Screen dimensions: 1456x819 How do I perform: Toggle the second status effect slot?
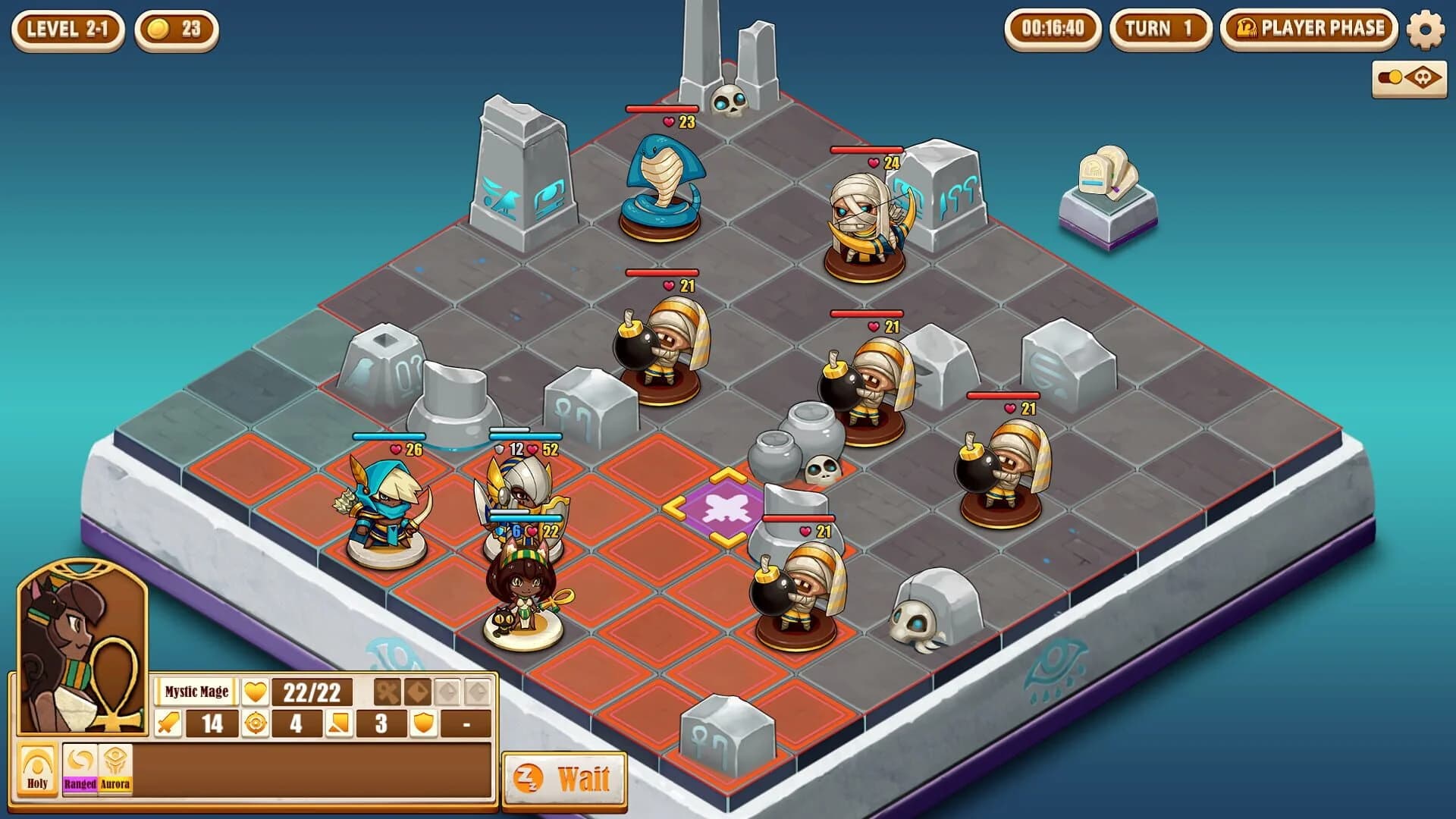[x=418, y=692]
